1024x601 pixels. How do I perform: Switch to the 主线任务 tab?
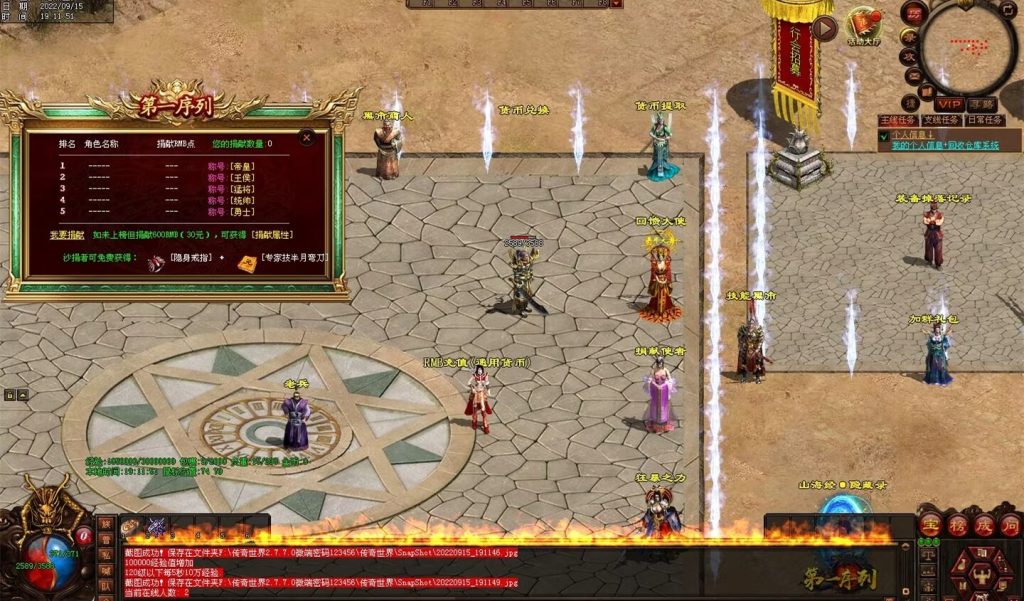[898, 120]
